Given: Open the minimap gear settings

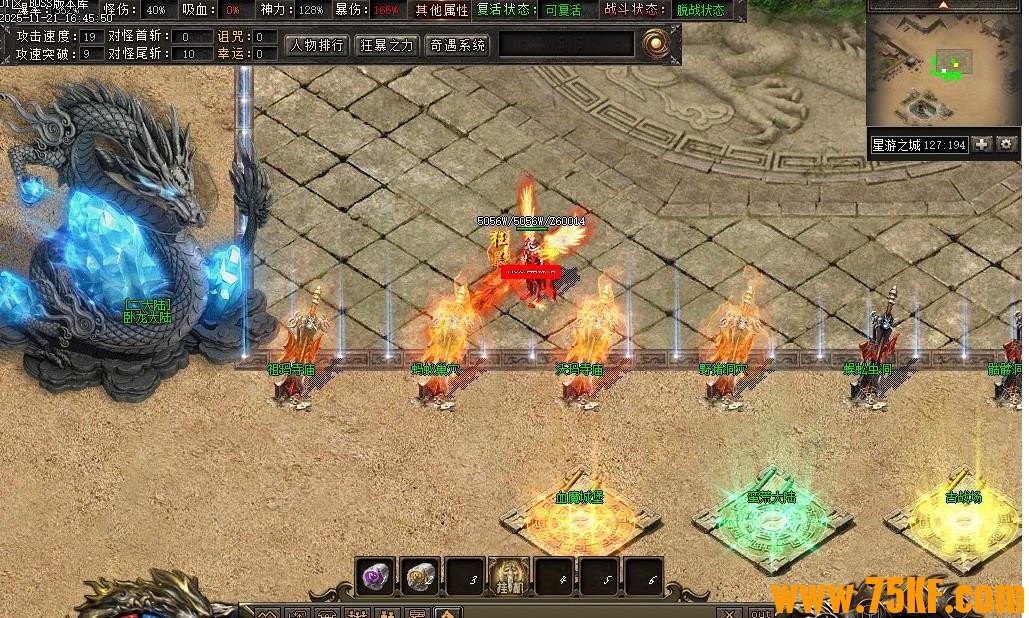Looking at the screenshot, I should [x=1006, y=145].
